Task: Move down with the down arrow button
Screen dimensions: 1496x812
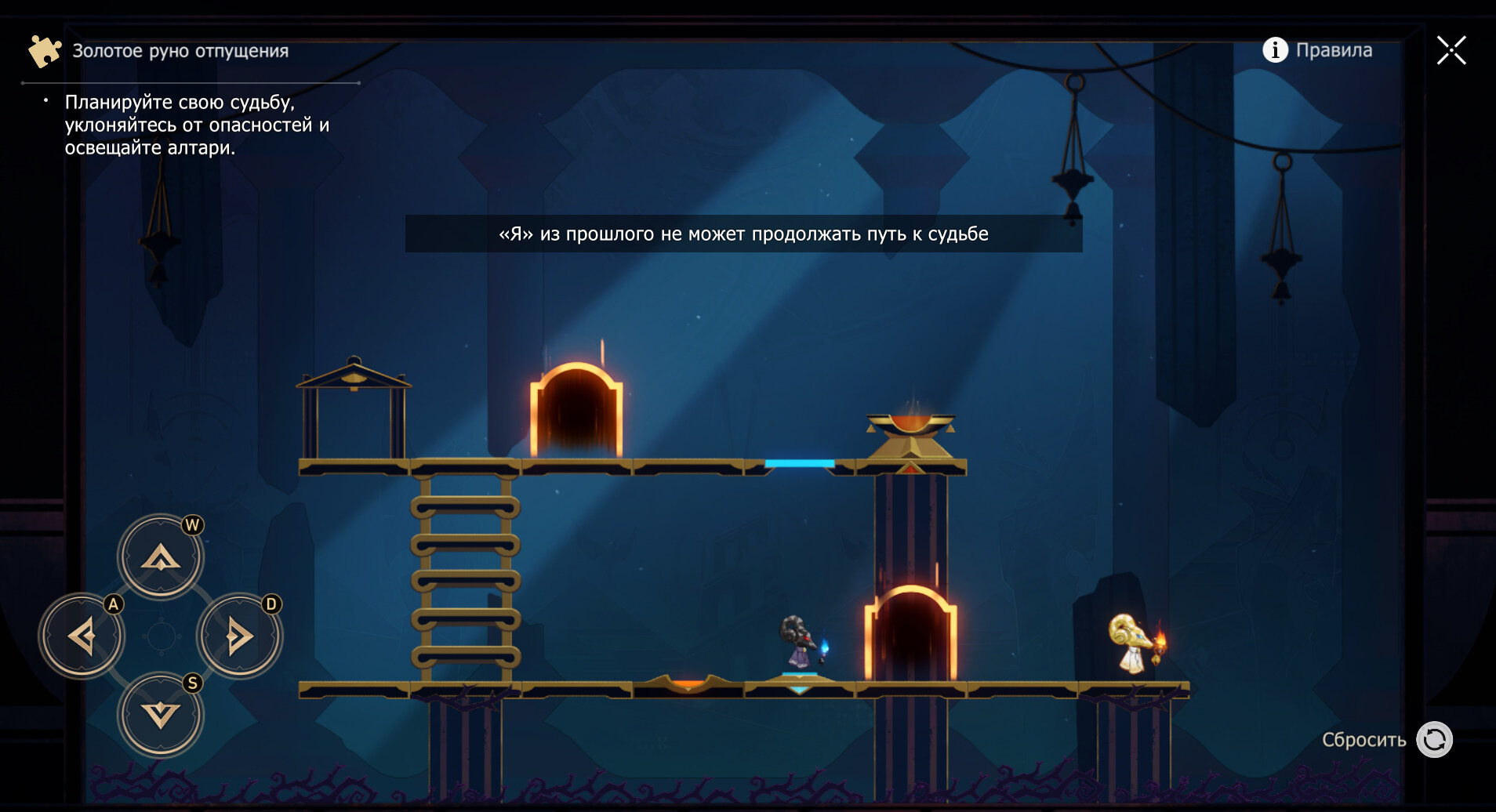Action: (161, 715)
